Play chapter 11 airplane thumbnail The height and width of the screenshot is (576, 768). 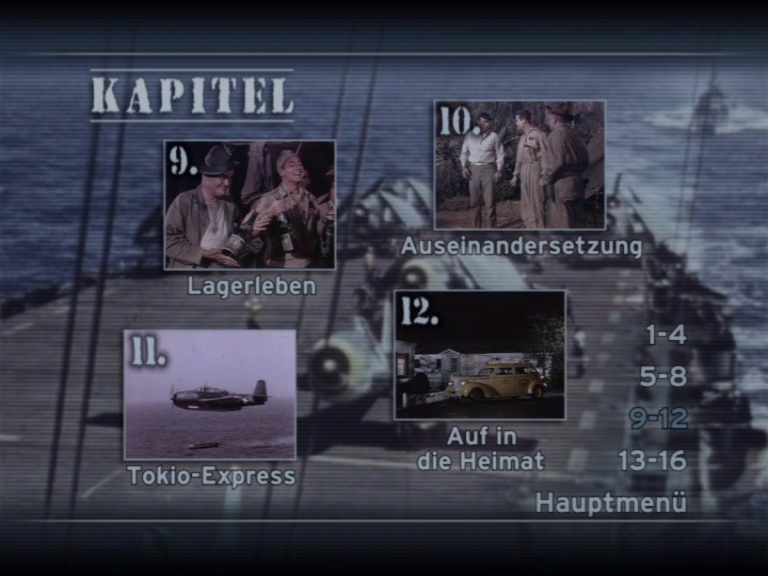click(210, 394)
